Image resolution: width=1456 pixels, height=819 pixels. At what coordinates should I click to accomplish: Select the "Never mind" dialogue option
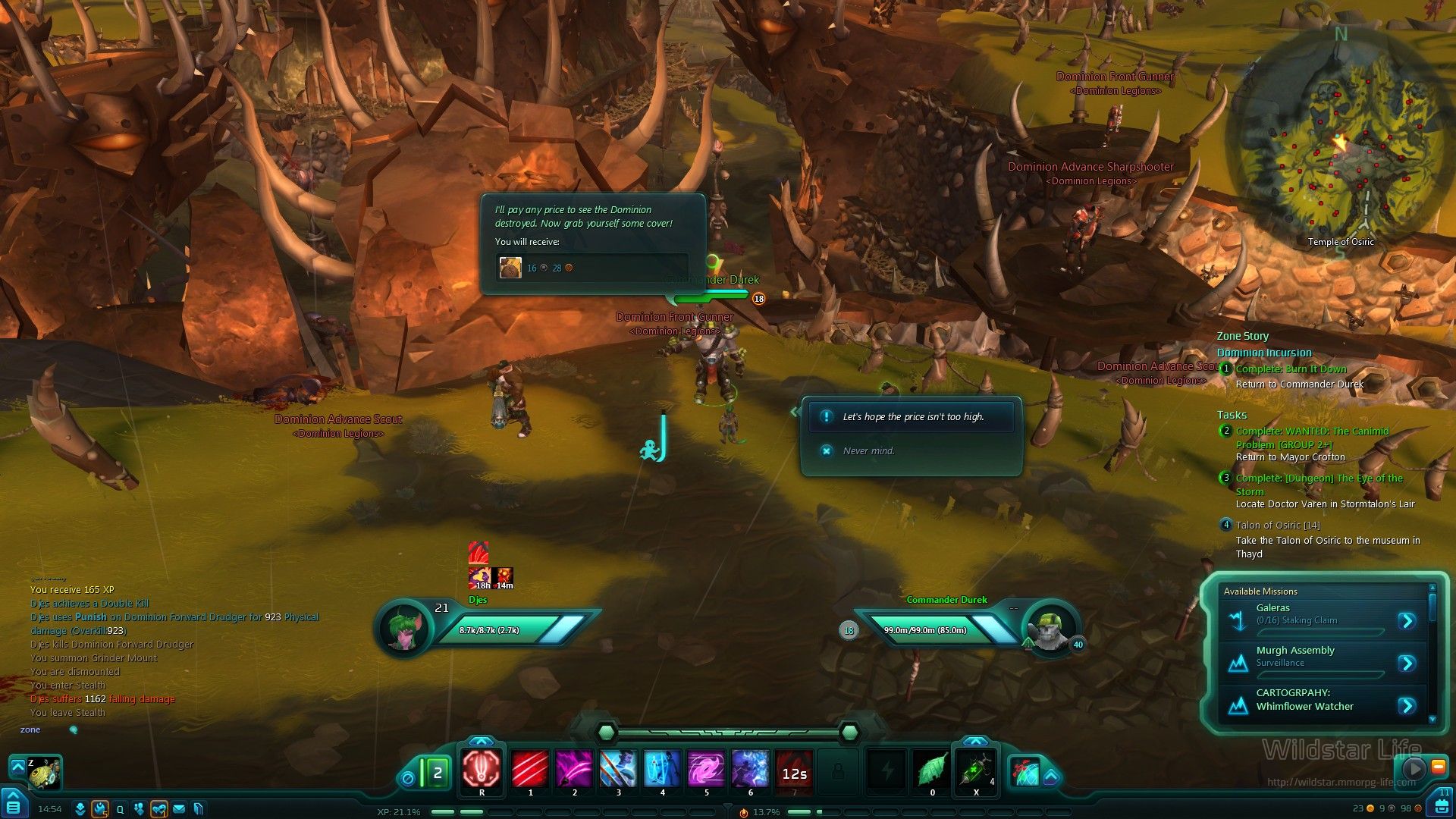(x=868, y=450)
